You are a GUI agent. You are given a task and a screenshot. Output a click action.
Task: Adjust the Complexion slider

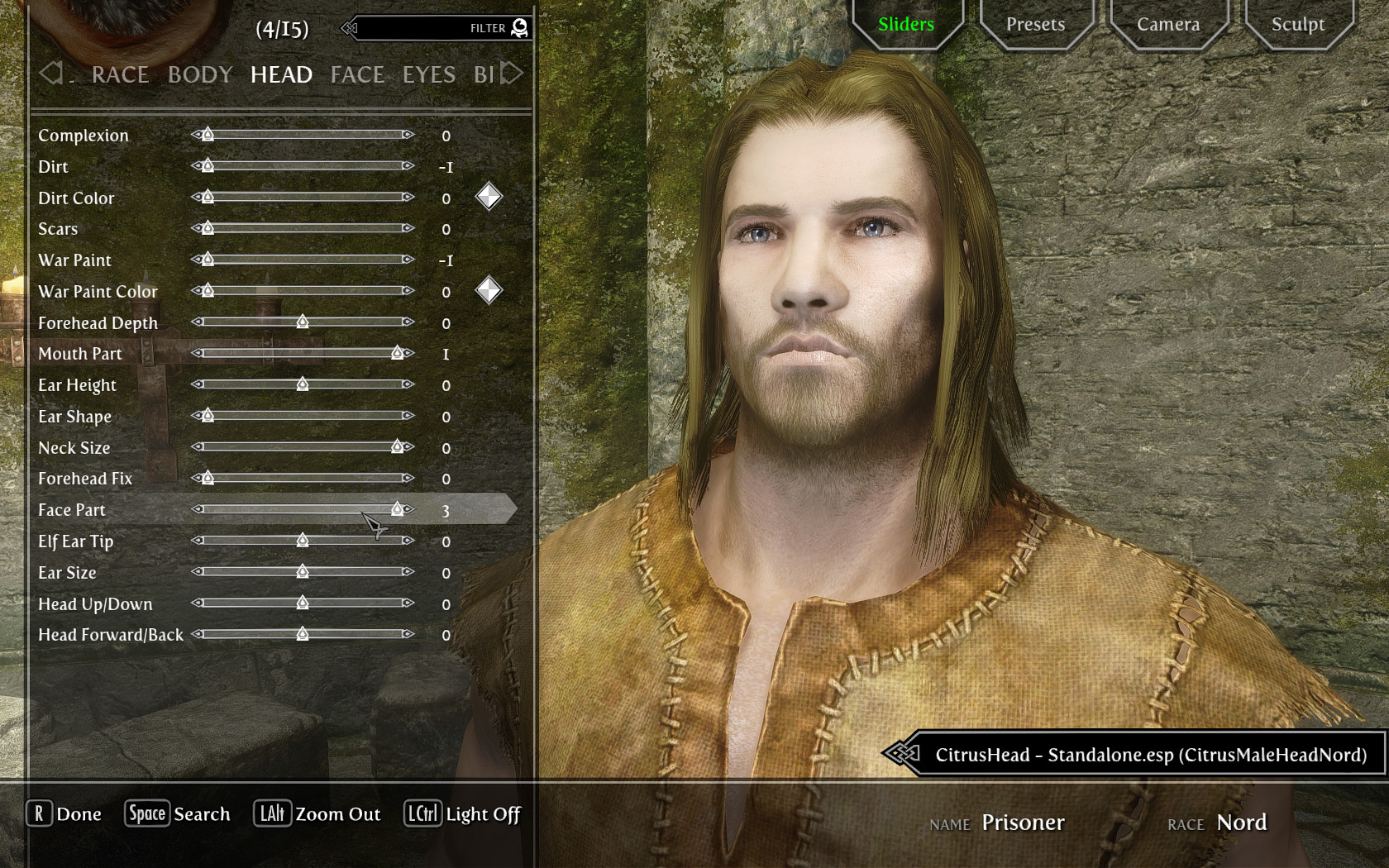coord(303,135)
